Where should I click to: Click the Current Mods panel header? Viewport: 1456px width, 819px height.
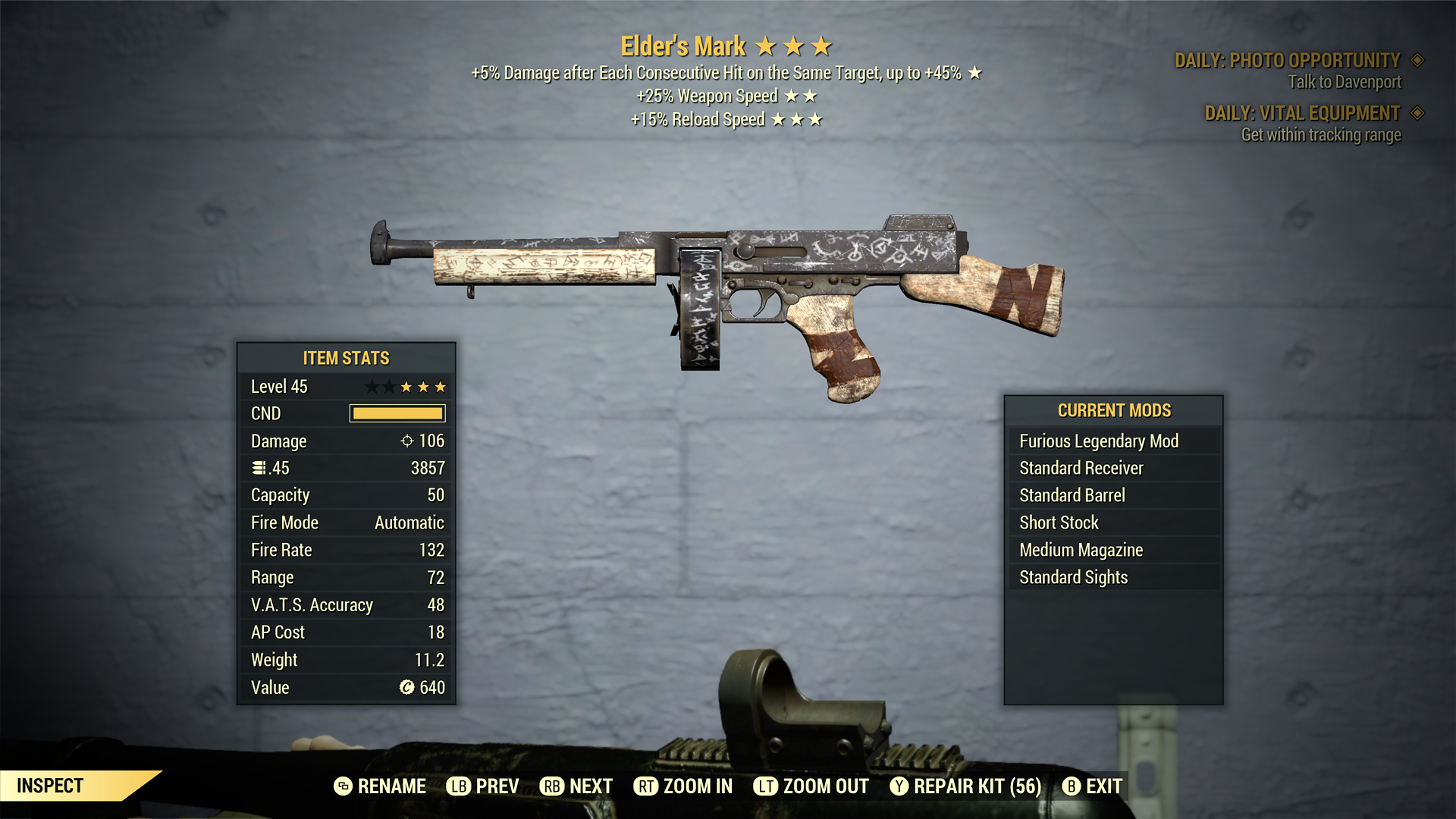pyautogui.click(x=1114, y=410)
